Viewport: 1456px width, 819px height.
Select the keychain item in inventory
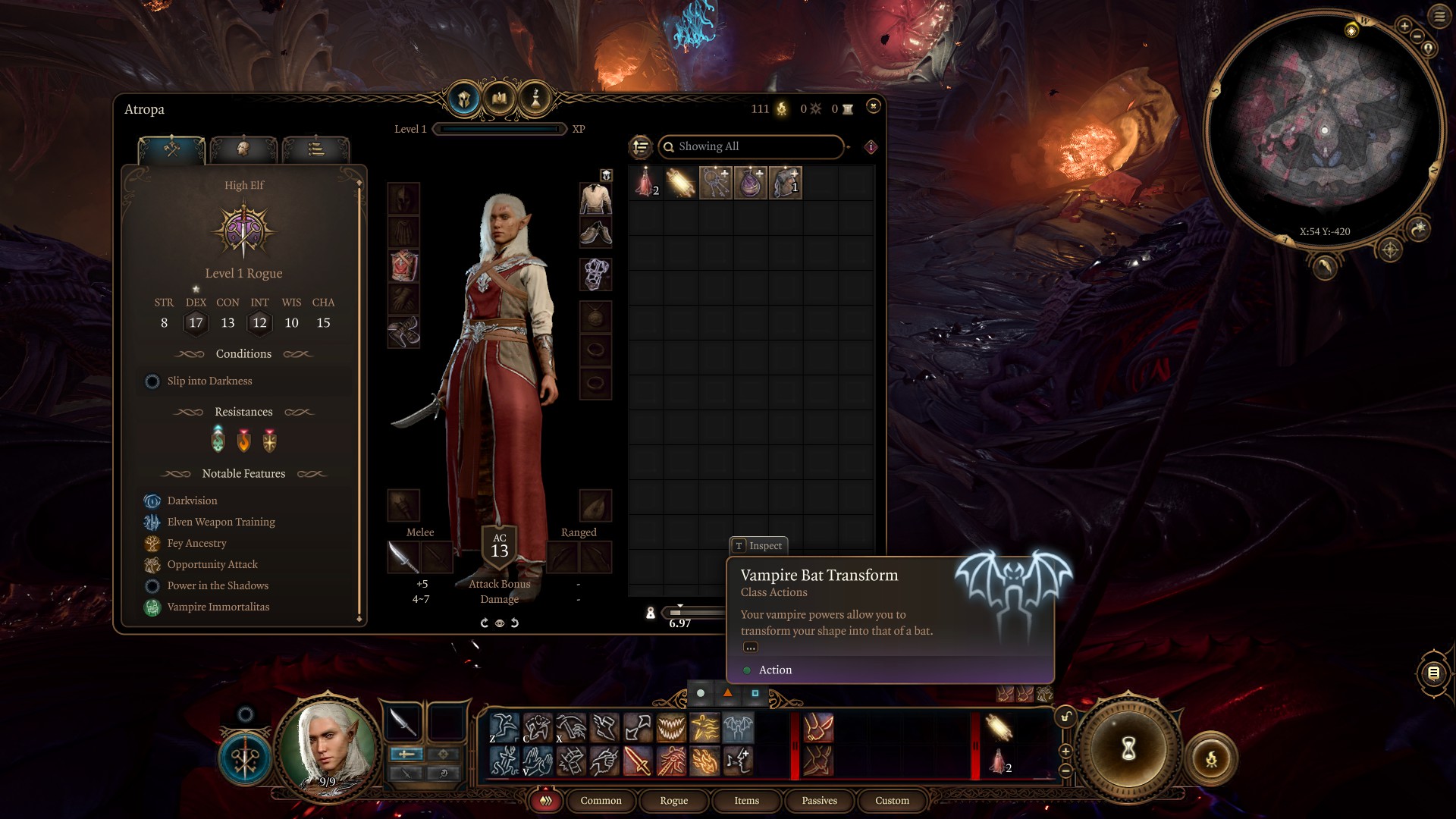[x=715, y=184]
